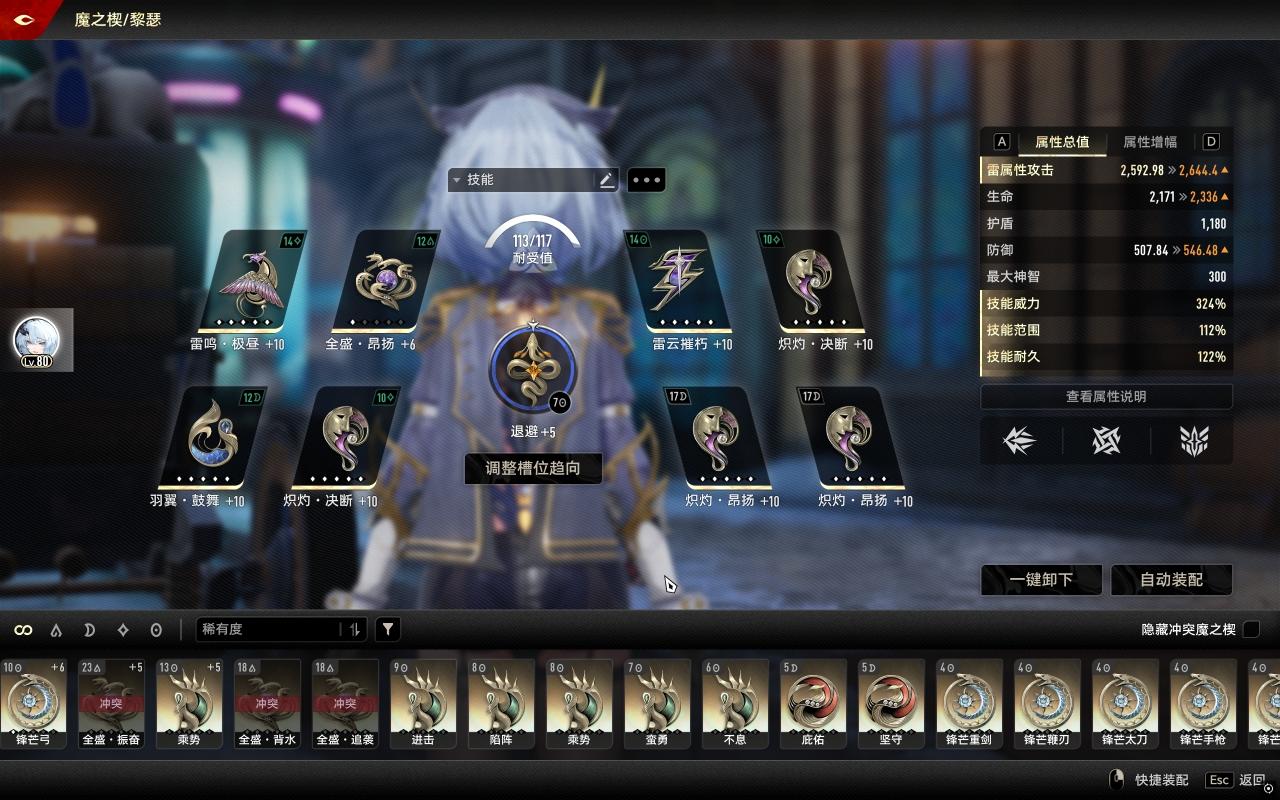Unequip all with 一键卸下
The width and height of the screenshot is (1280, 800).
[x=1041, y=580]
